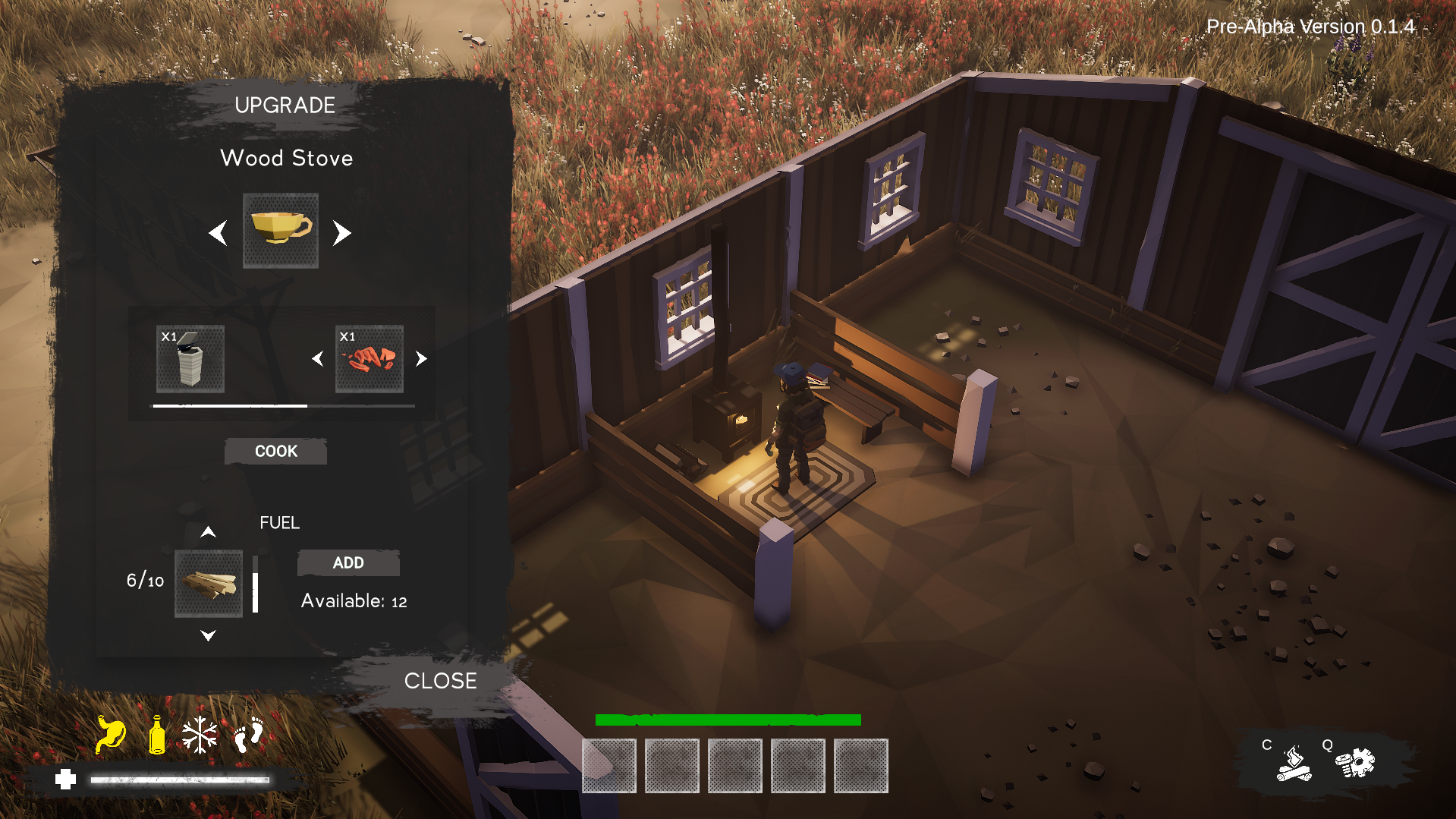Viewport: 1456px width, 819px height.
Task: Cycle fuel type with the up arrow
Action: point(208,532)
